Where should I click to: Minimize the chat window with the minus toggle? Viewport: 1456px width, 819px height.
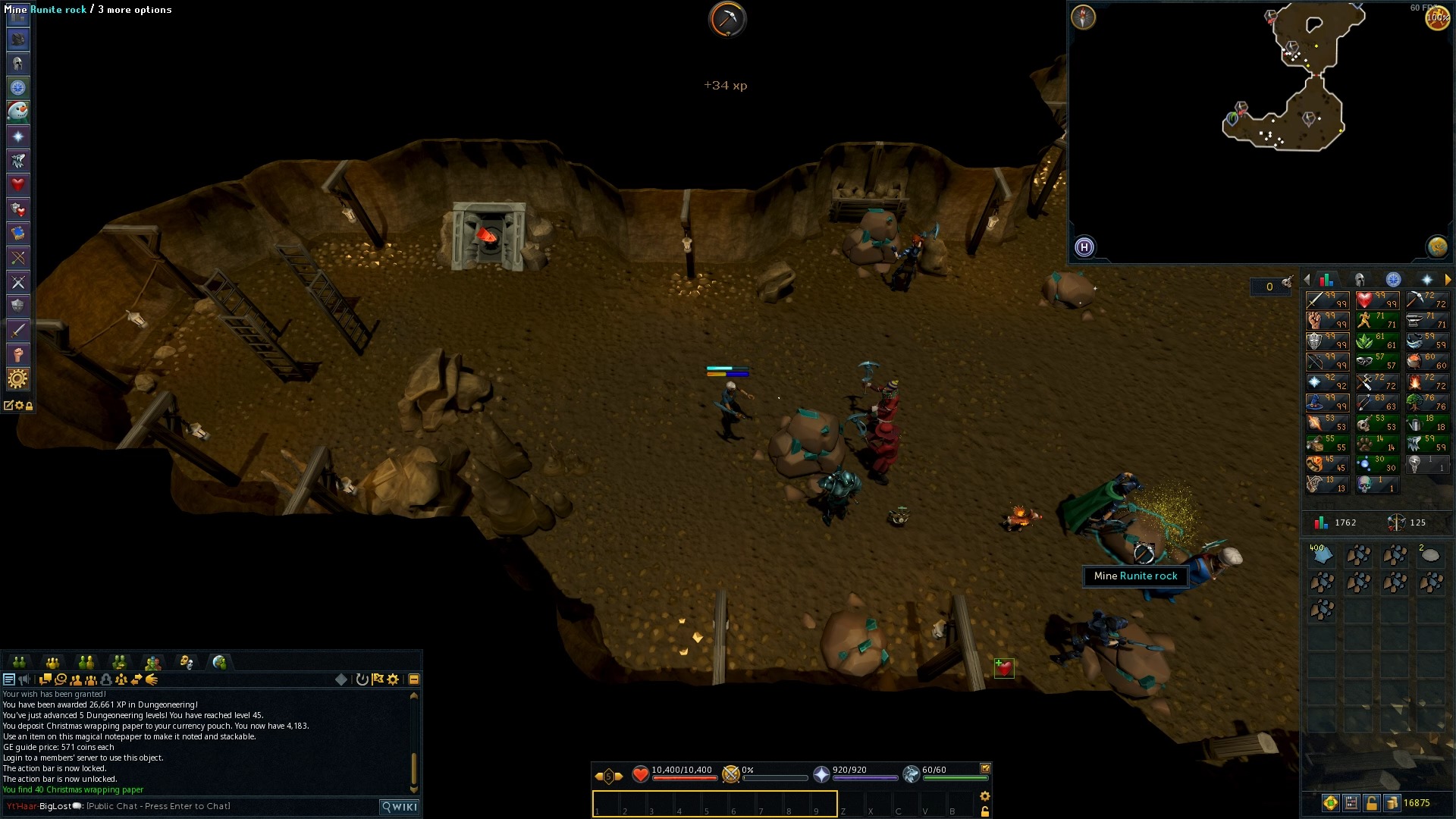413,679
